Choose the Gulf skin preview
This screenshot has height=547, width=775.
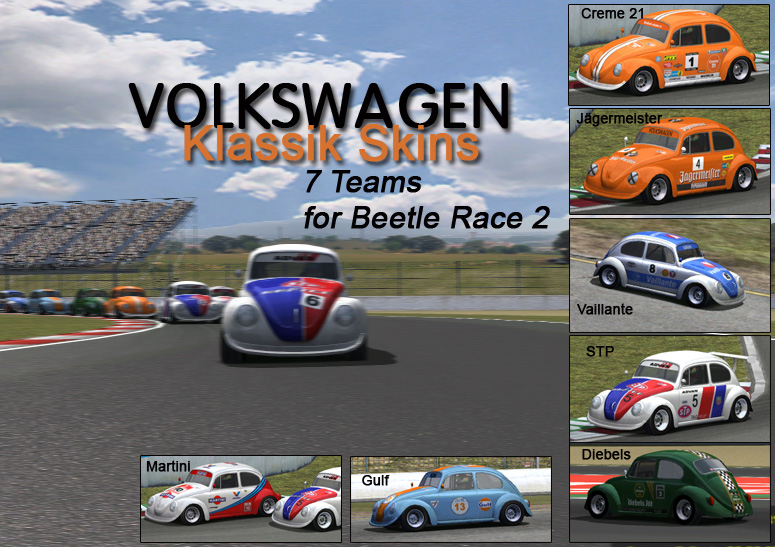pyautogui.click(x=450, y=499)
